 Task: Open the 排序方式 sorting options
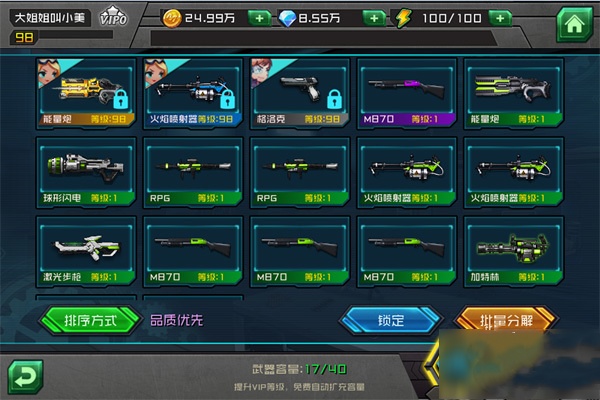90,320
